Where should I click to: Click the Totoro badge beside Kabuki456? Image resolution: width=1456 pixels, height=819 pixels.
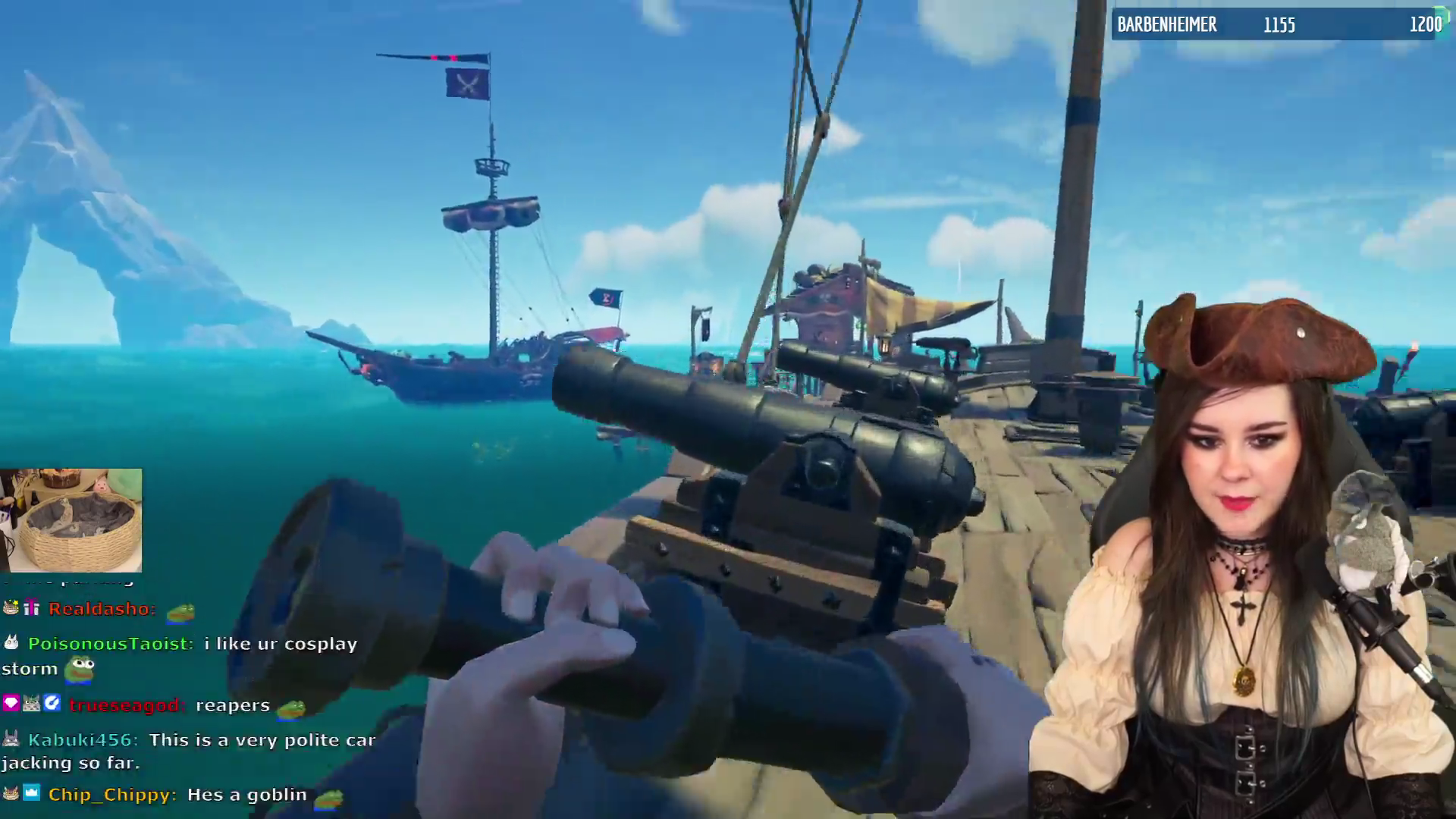(x=11, y=739)
